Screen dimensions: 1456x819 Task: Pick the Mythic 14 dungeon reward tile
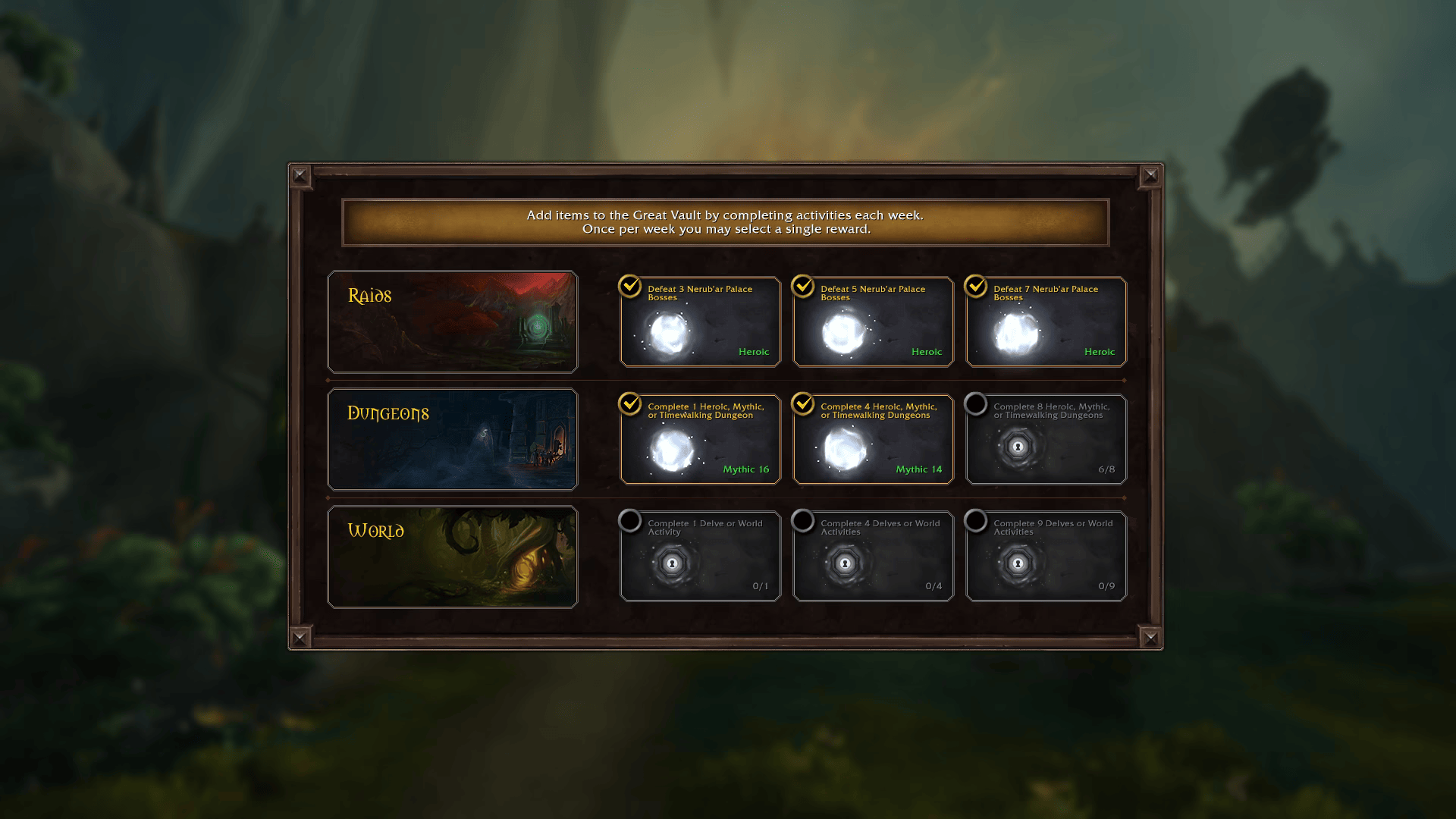click(873, 440)
